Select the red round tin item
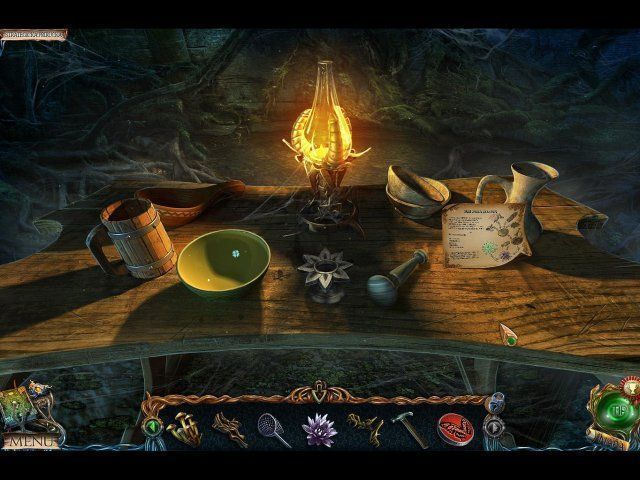This screenshot has height=480, width=640. click(x=454, y=428)
